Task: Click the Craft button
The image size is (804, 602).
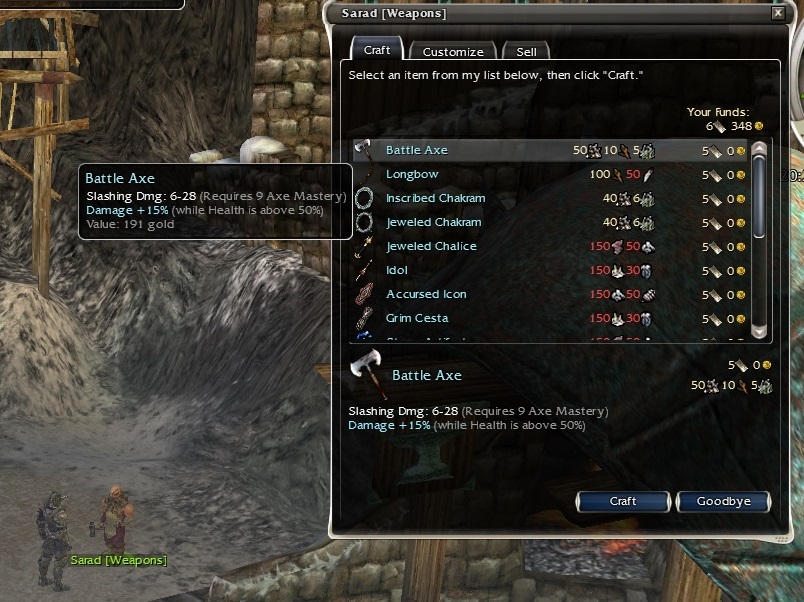Action: coord(622,501)
